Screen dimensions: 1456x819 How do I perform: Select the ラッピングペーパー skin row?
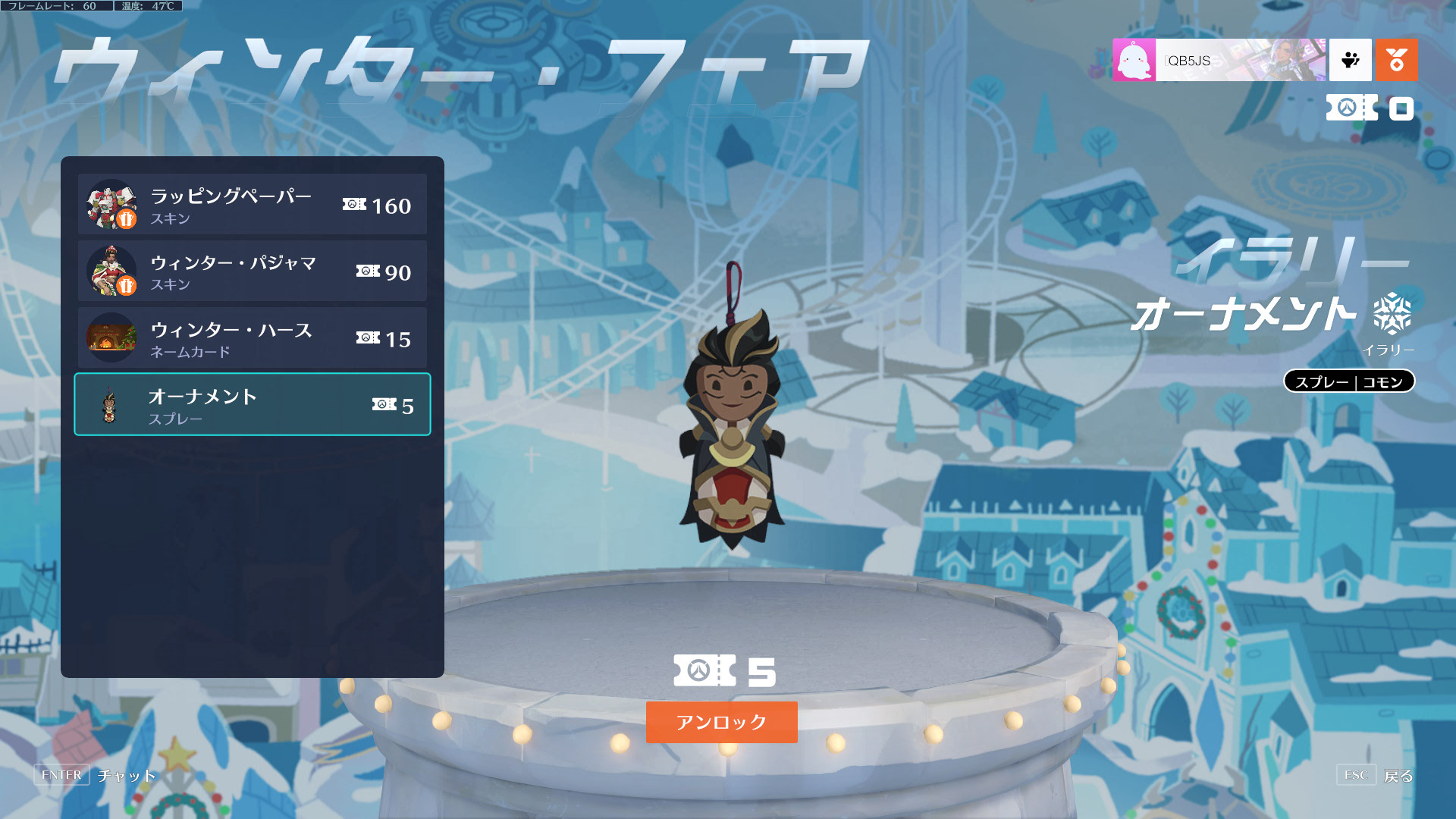[252, 205]
